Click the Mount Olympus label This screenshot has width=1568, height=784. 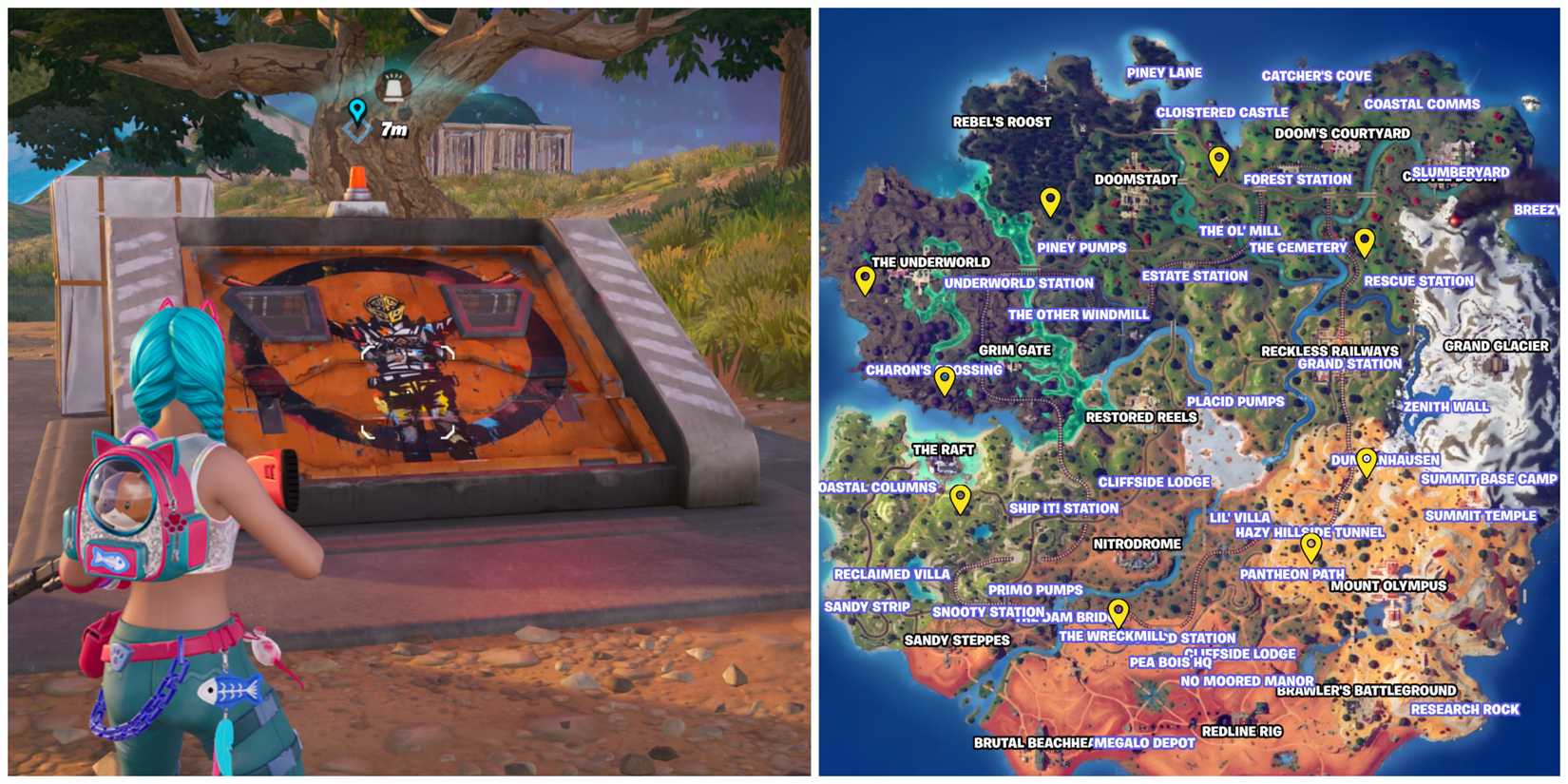[1390, 587]
